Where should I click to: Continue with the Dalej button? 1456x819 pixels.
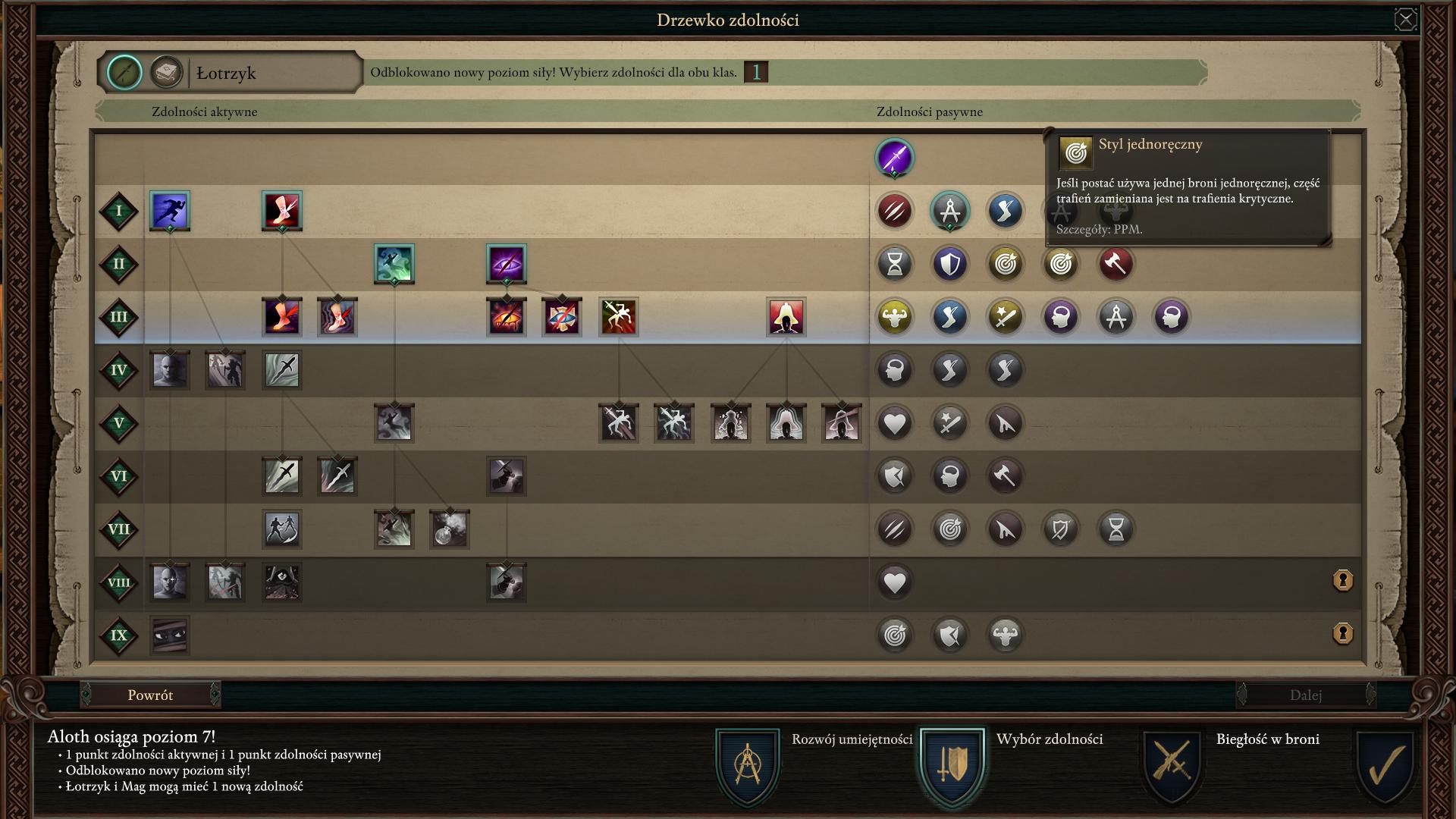[1305, 695]
